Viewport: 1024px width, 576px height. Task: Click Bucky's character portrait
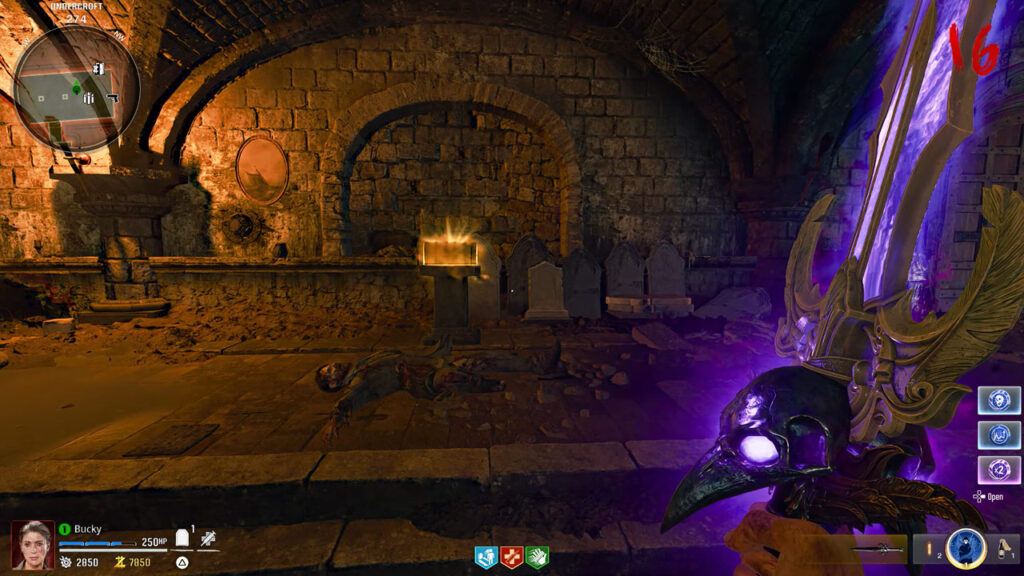point(31,544)
